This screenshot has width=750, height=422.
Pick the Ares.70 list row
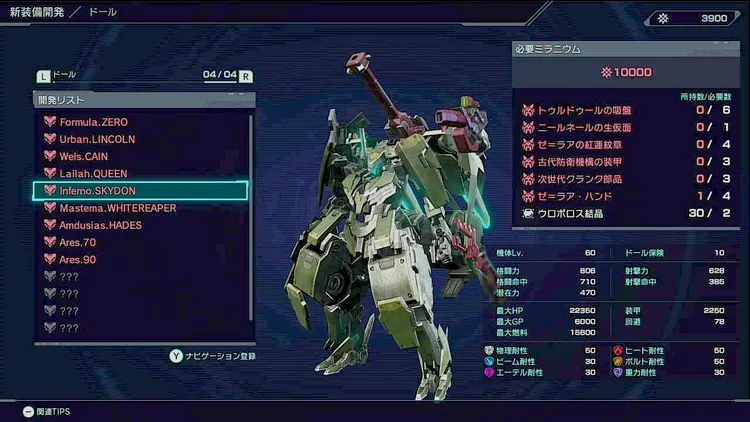point(78,242)
